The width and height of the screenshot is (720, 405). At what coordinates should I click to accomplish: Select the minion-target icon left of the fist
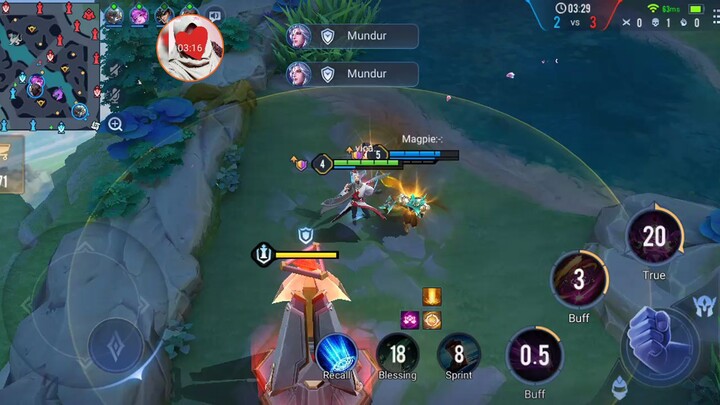pyautogui.click(x=620, y=383)
